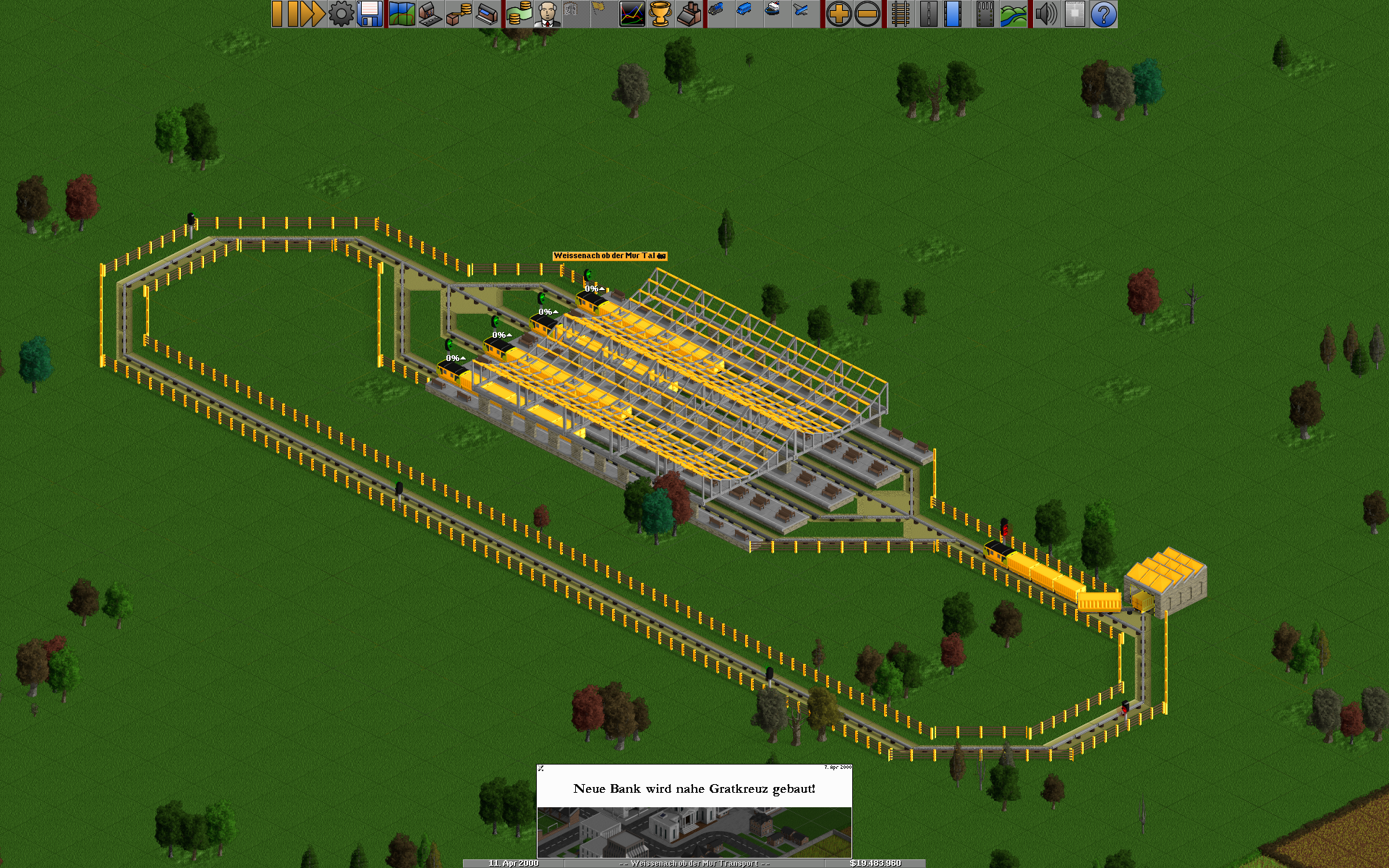The width and height of the screenshot is (1389, 868).
Task: Open the game options gear menu
Action: [341, 14]
